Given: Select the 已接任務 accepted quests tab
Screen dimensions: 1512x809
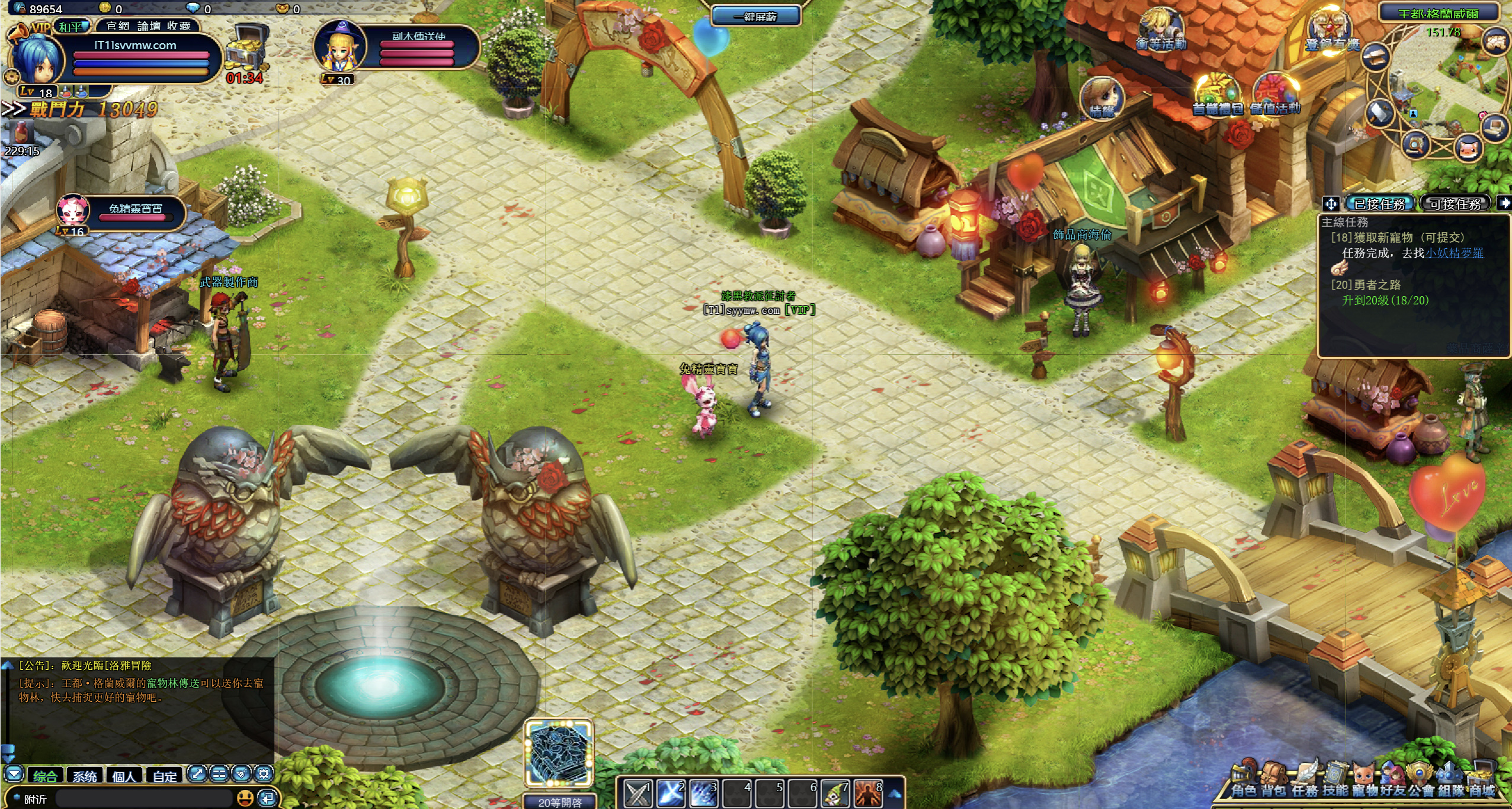Looking at the screenshot, I should click(x=1380, y=204).
